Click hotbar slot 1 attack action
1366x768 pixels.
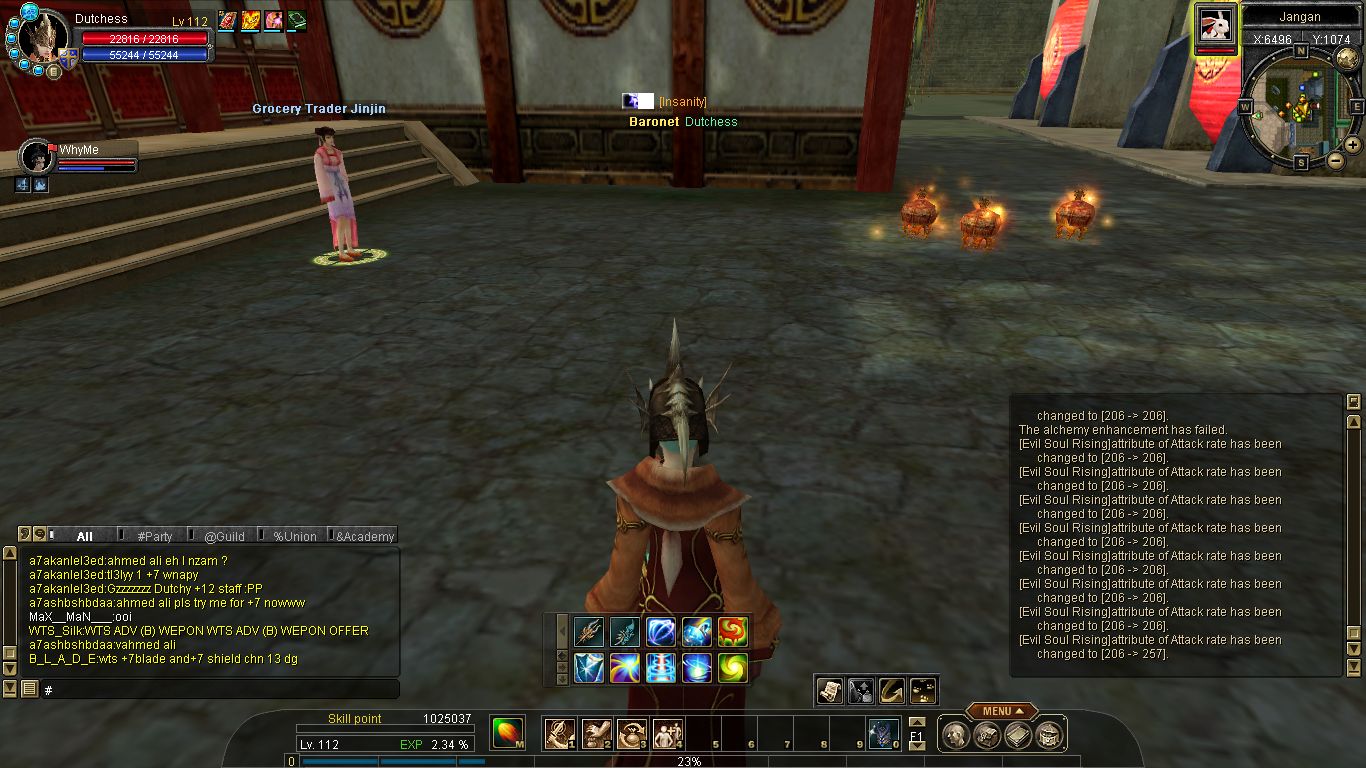pyautogui.click(x=558, y=734)
